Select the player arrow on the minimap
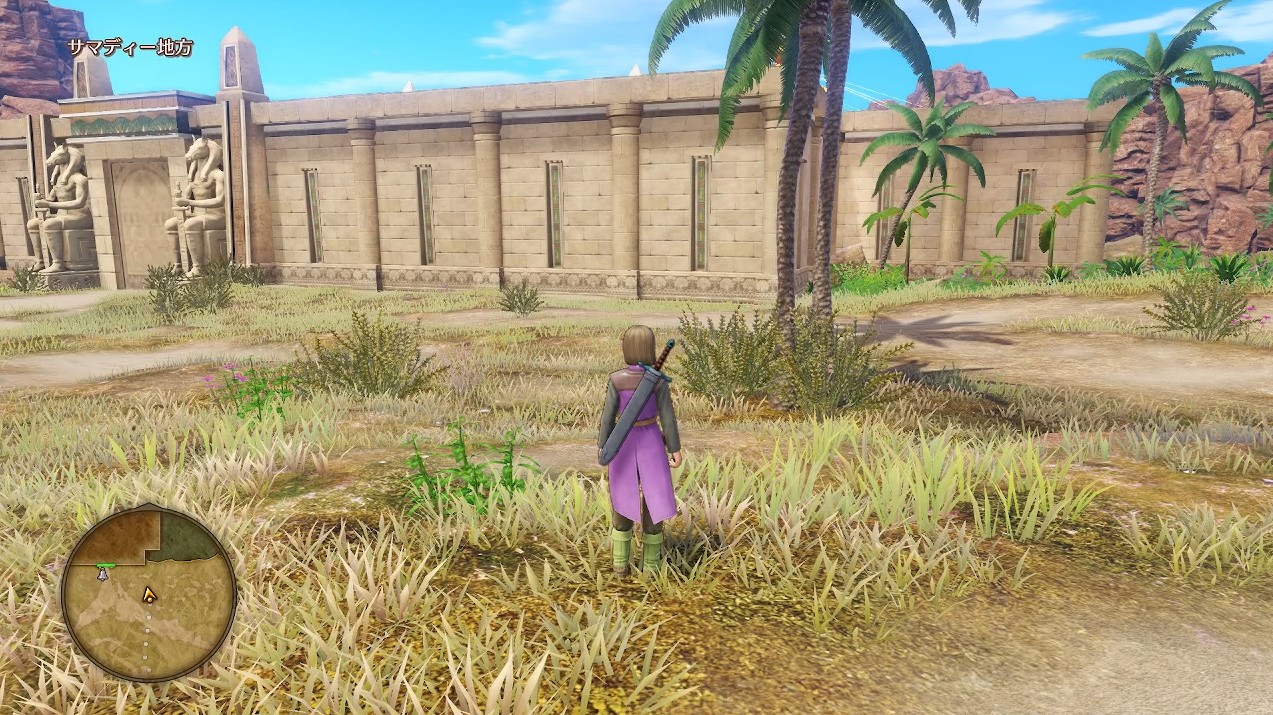 149,595
